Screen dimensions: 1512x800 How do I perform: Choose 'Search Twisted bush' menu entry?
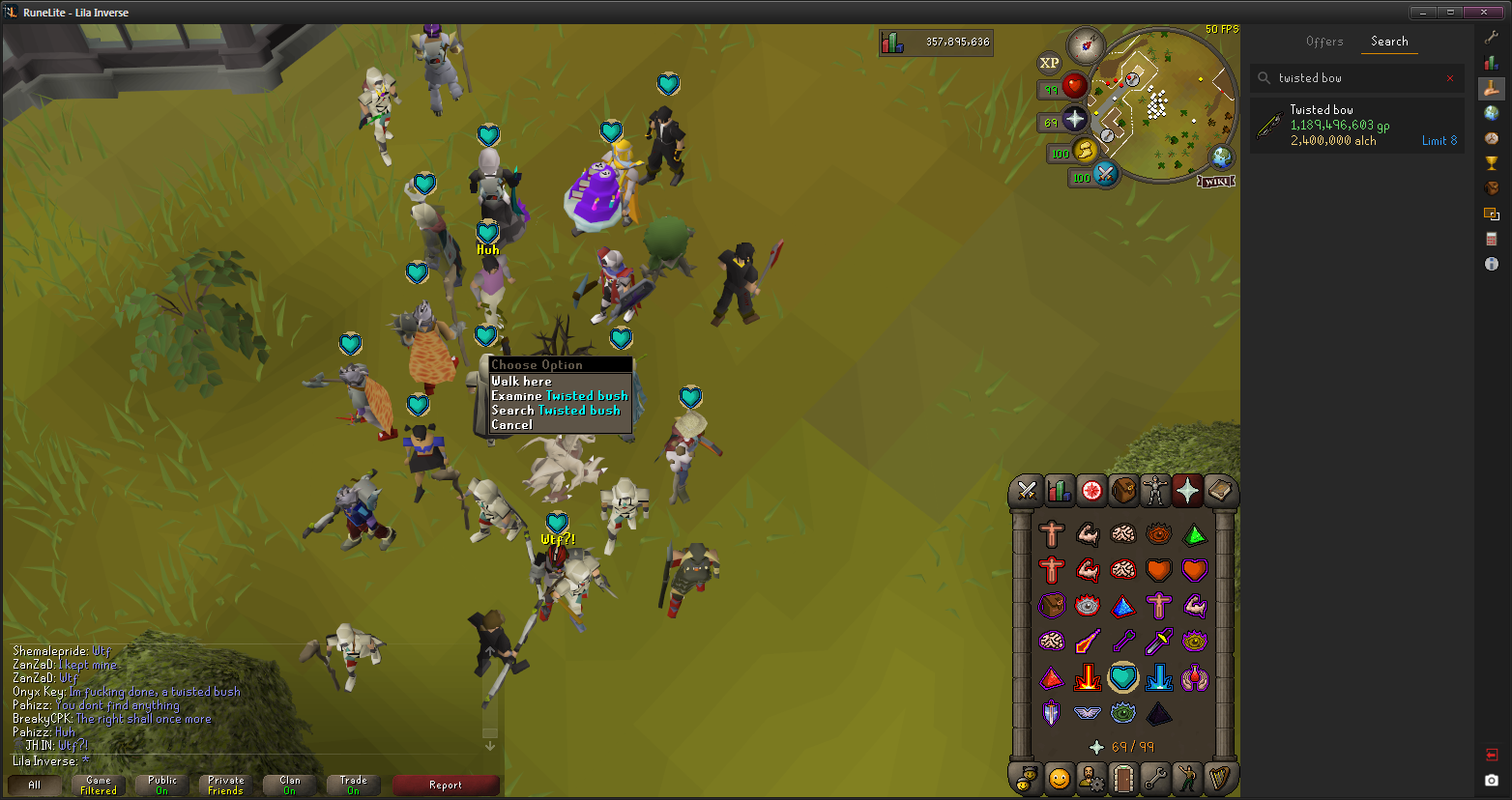(x=555, y=410)
